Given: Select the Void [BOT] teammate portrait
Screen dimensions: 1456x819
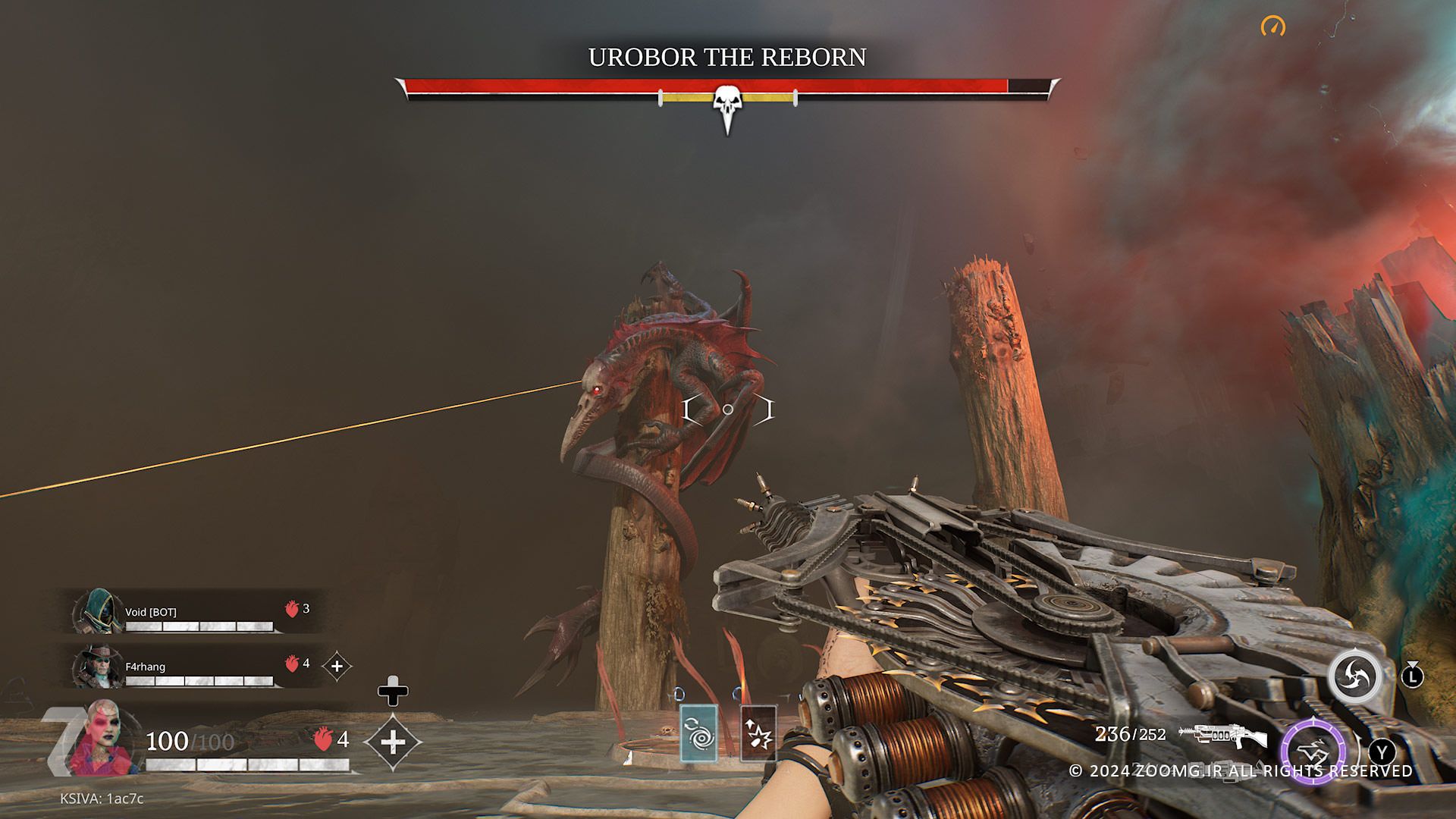Looking at the screenshot, I should coord(99,611).
